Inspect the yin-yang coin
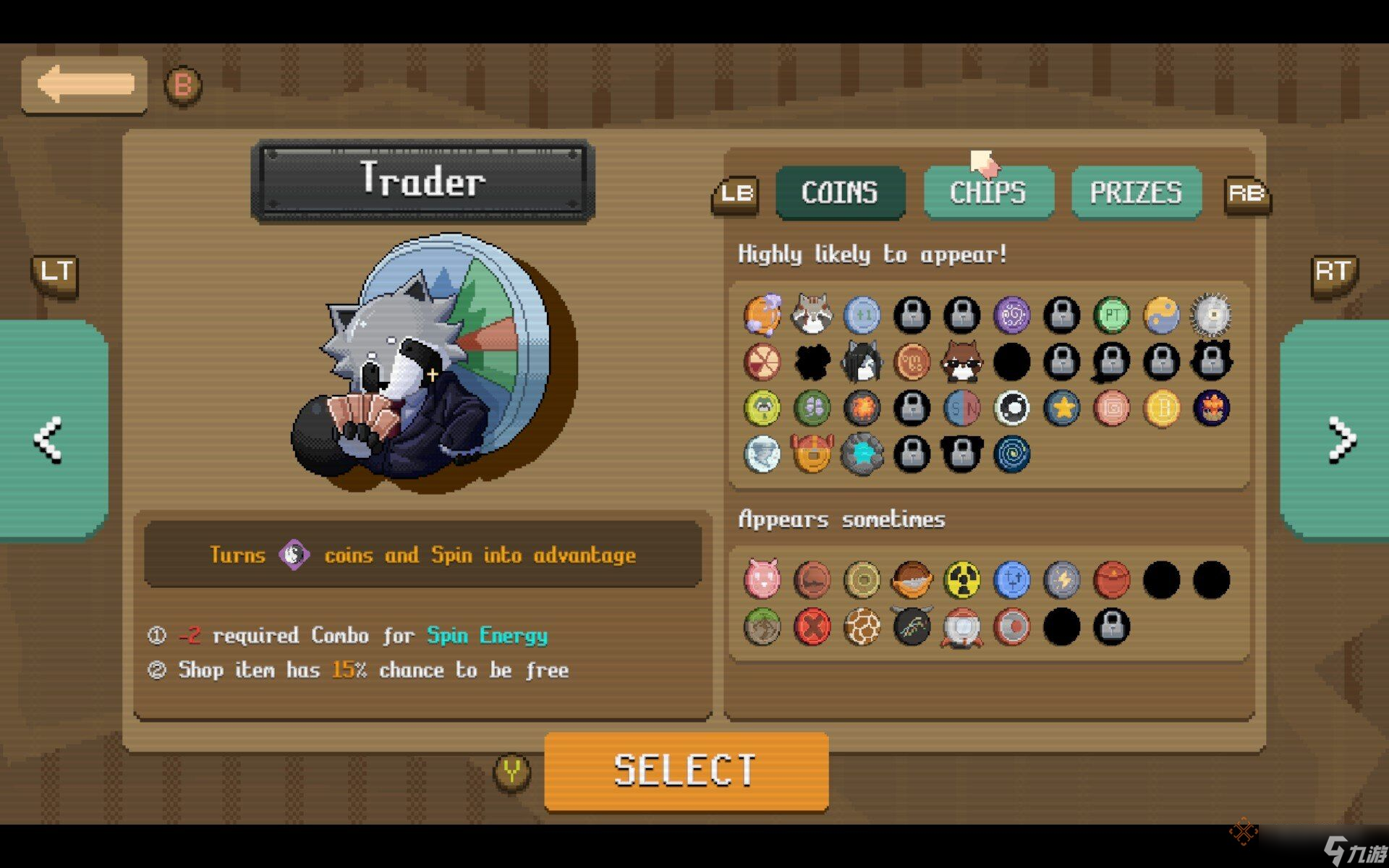 click(x=1161, y=315)
